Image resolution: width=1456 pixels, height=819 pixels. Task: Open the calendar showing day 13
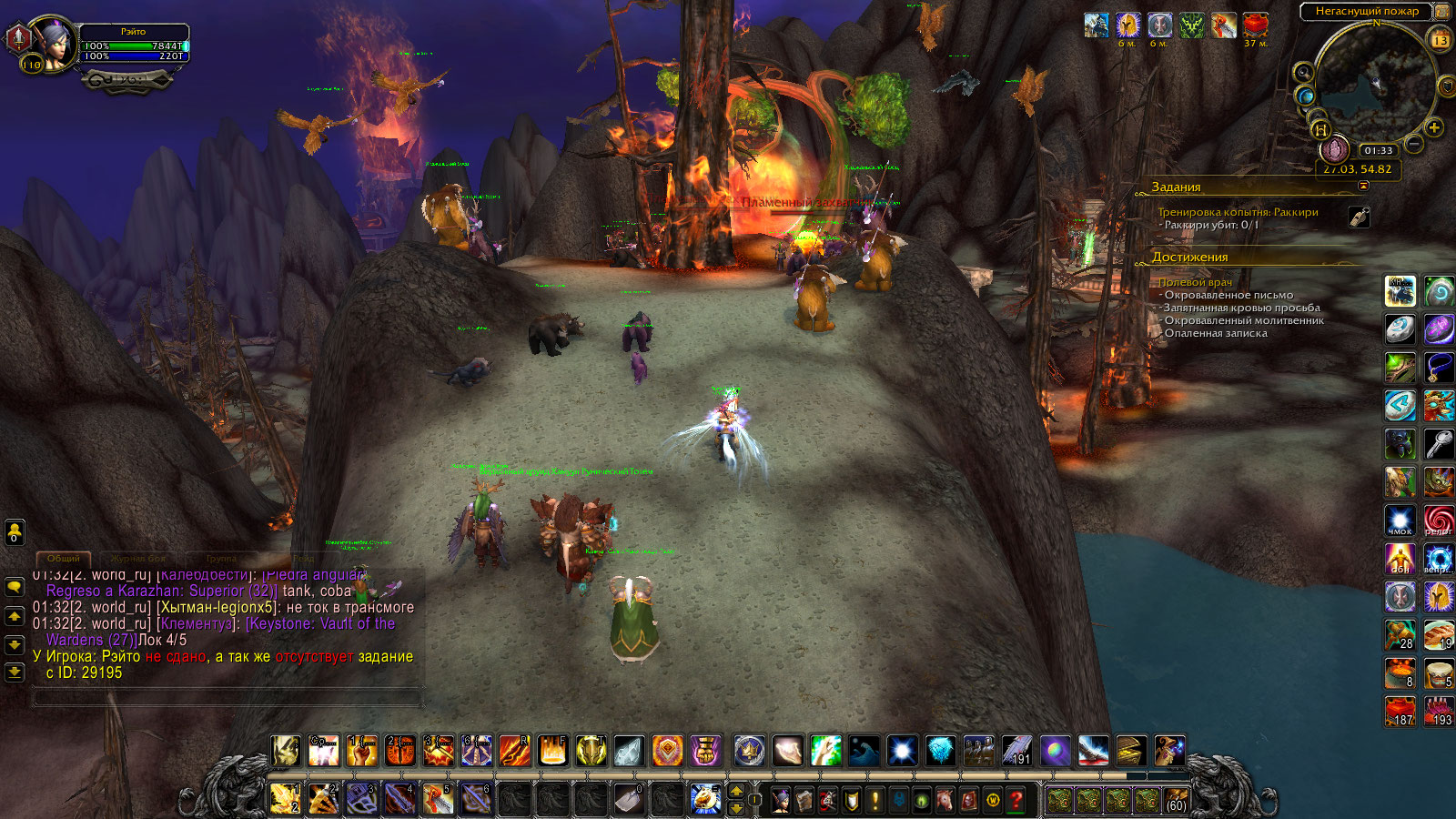pyautogui.click(x=1441, y=39)
